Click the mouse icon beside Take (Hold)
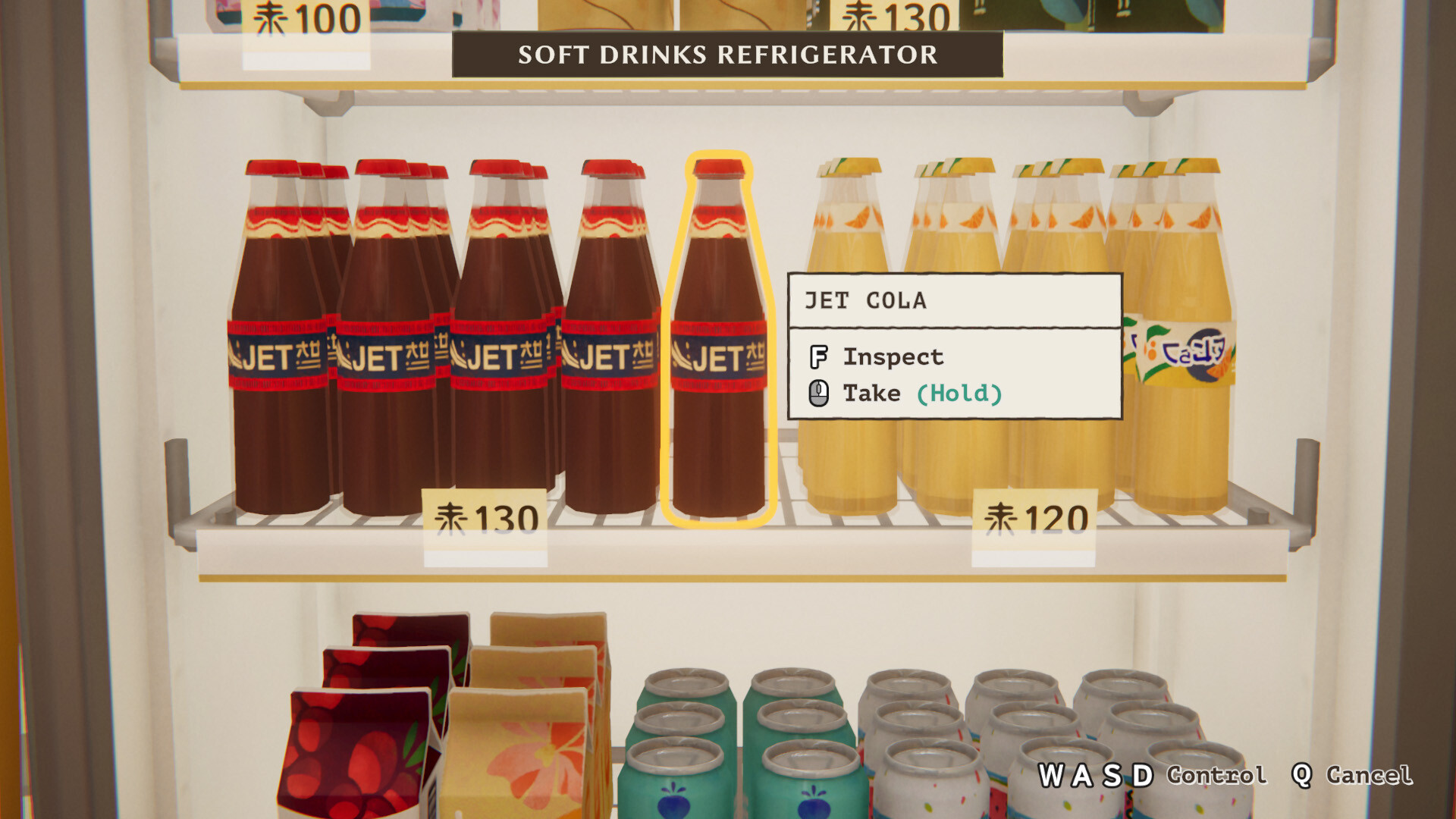 [x=819, y=392]
